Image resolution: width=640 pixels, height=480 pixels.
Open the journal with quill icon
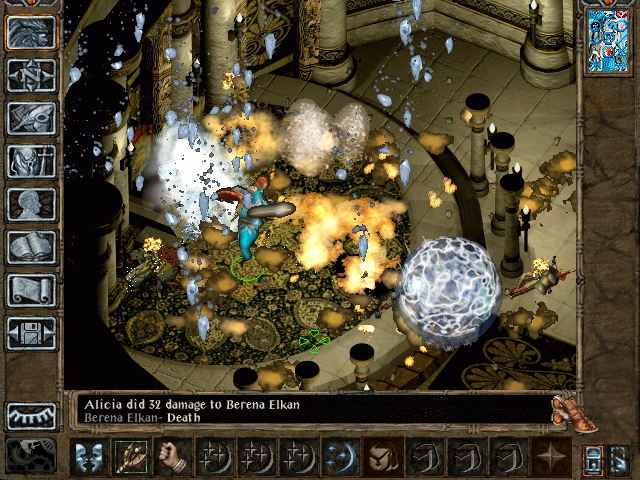click(31, 118)
